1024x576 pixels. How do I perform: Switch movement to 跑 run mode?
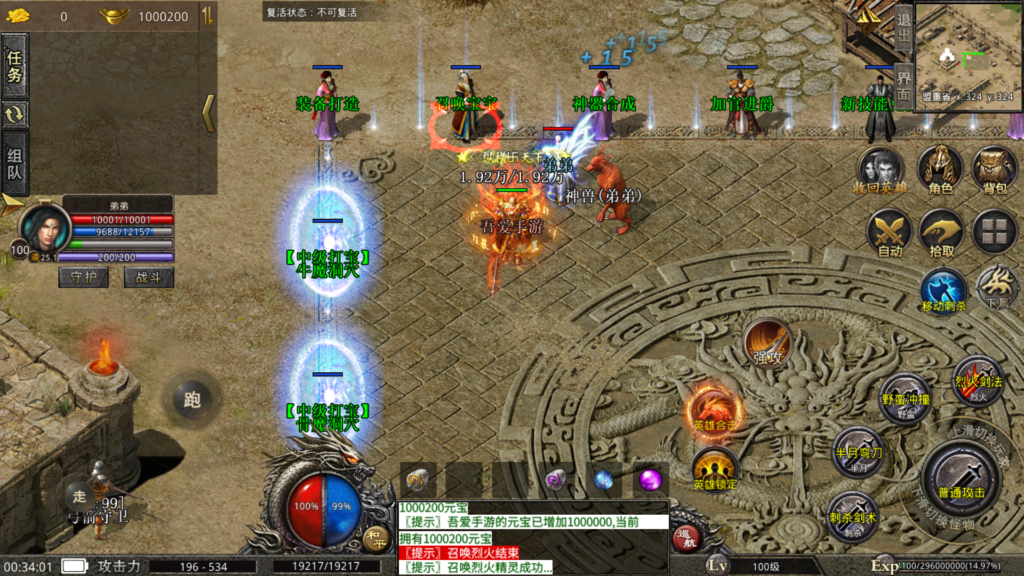tap(192, 400)
